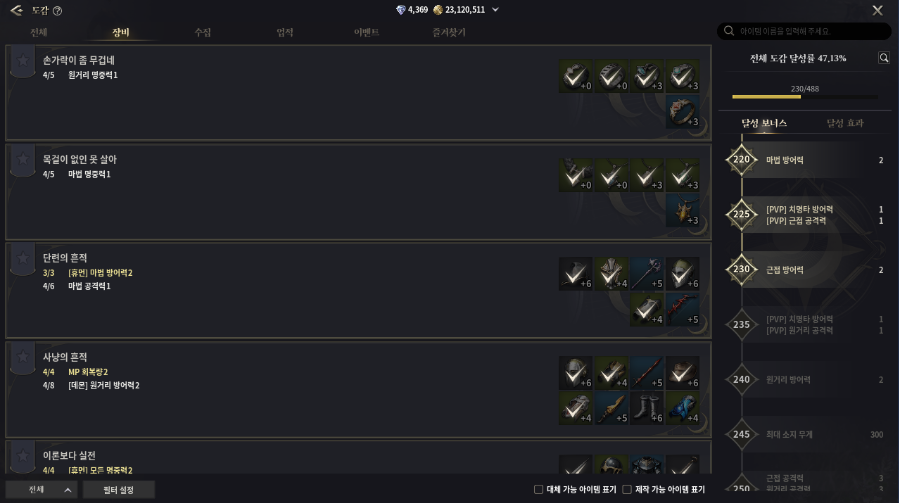Screen dimensions: 899x503
Task: Show the 즐겨찾기 tab
Action: pos(449,32)
